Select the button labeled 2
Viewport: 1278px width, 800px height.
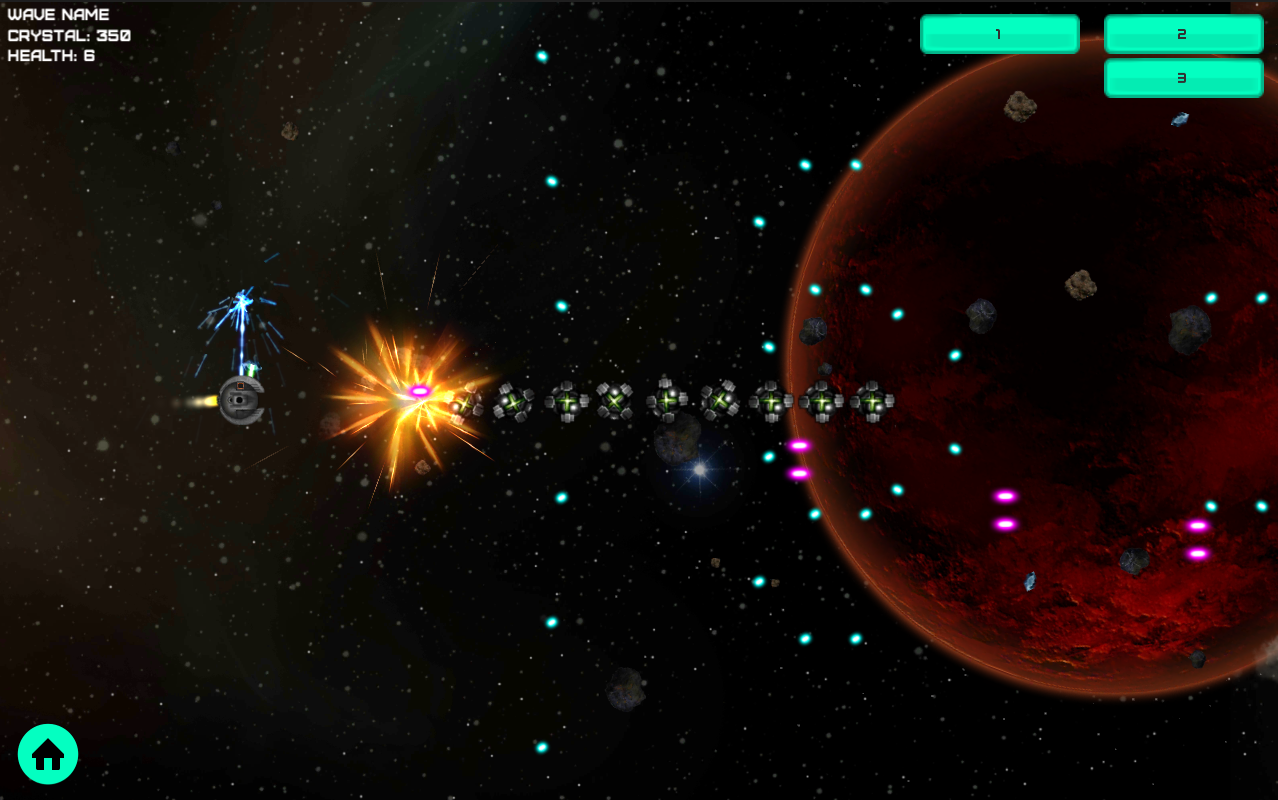(x=1183, y=34)
